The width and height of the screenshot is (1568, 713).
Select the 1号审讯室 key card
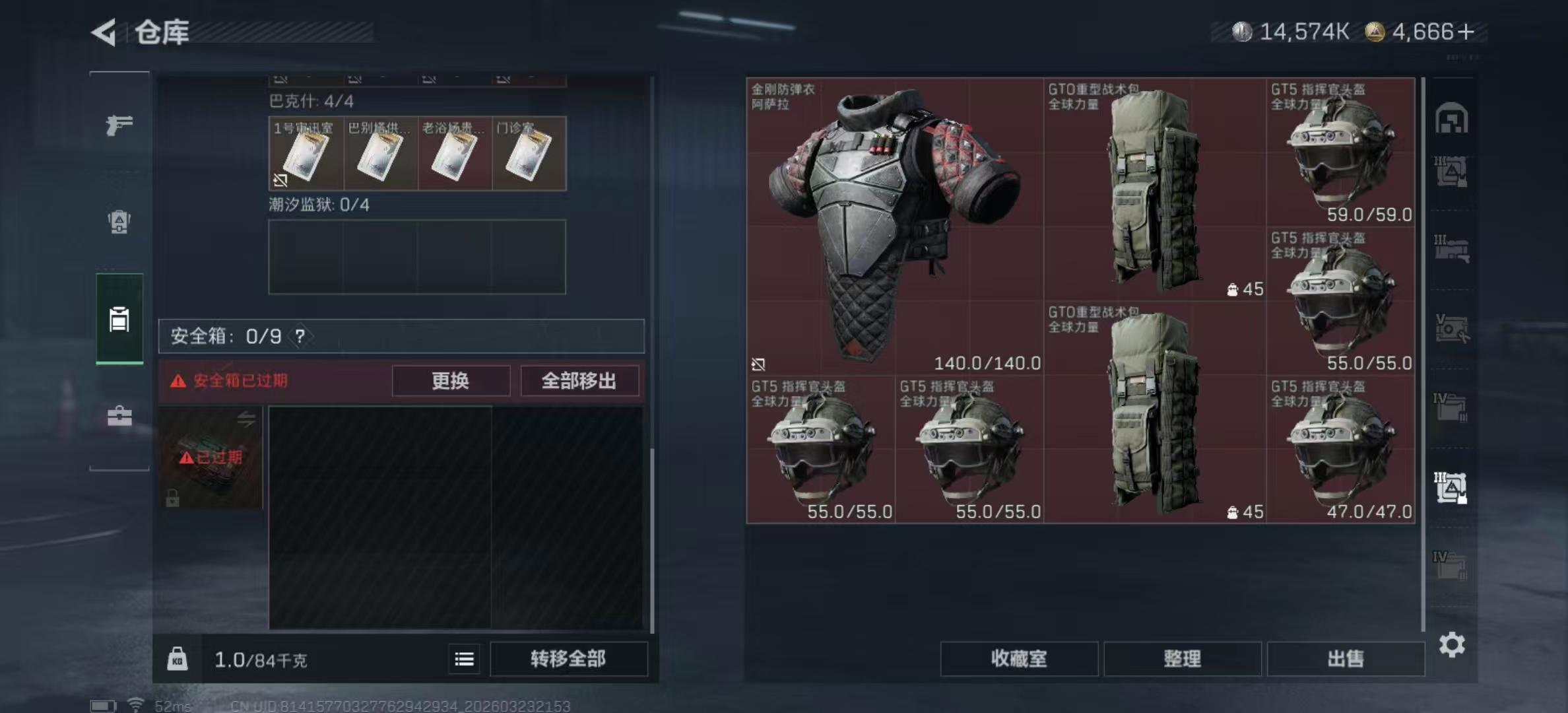(x=306, y=154)
